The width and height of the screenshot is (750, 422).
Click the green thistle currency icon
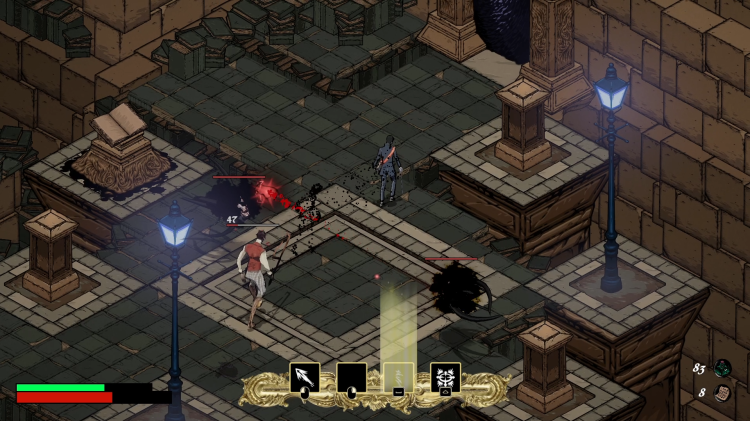[x=722, y=368]
